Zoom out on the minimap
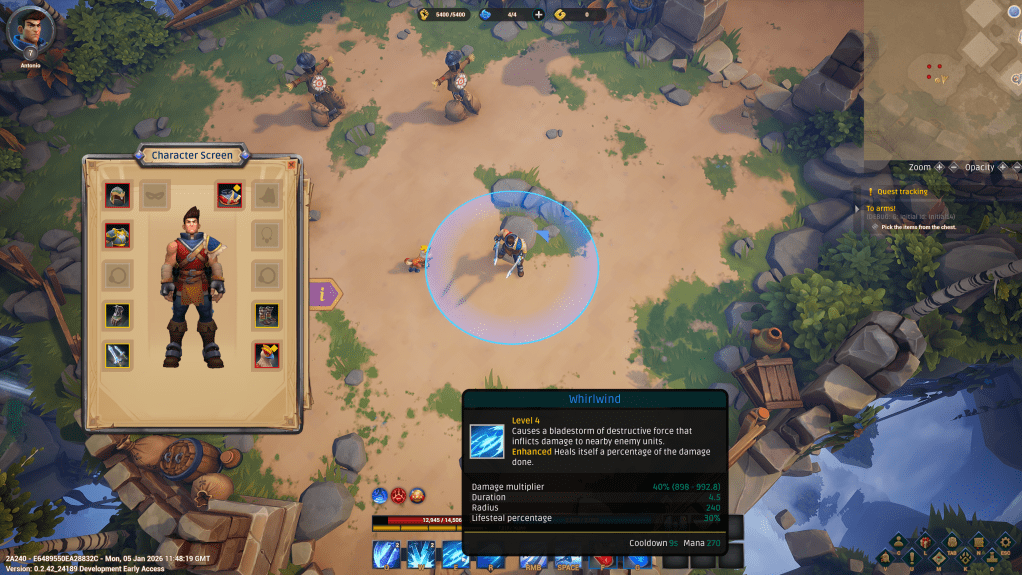Screen dimensions: 1022x575 (953, 167)
